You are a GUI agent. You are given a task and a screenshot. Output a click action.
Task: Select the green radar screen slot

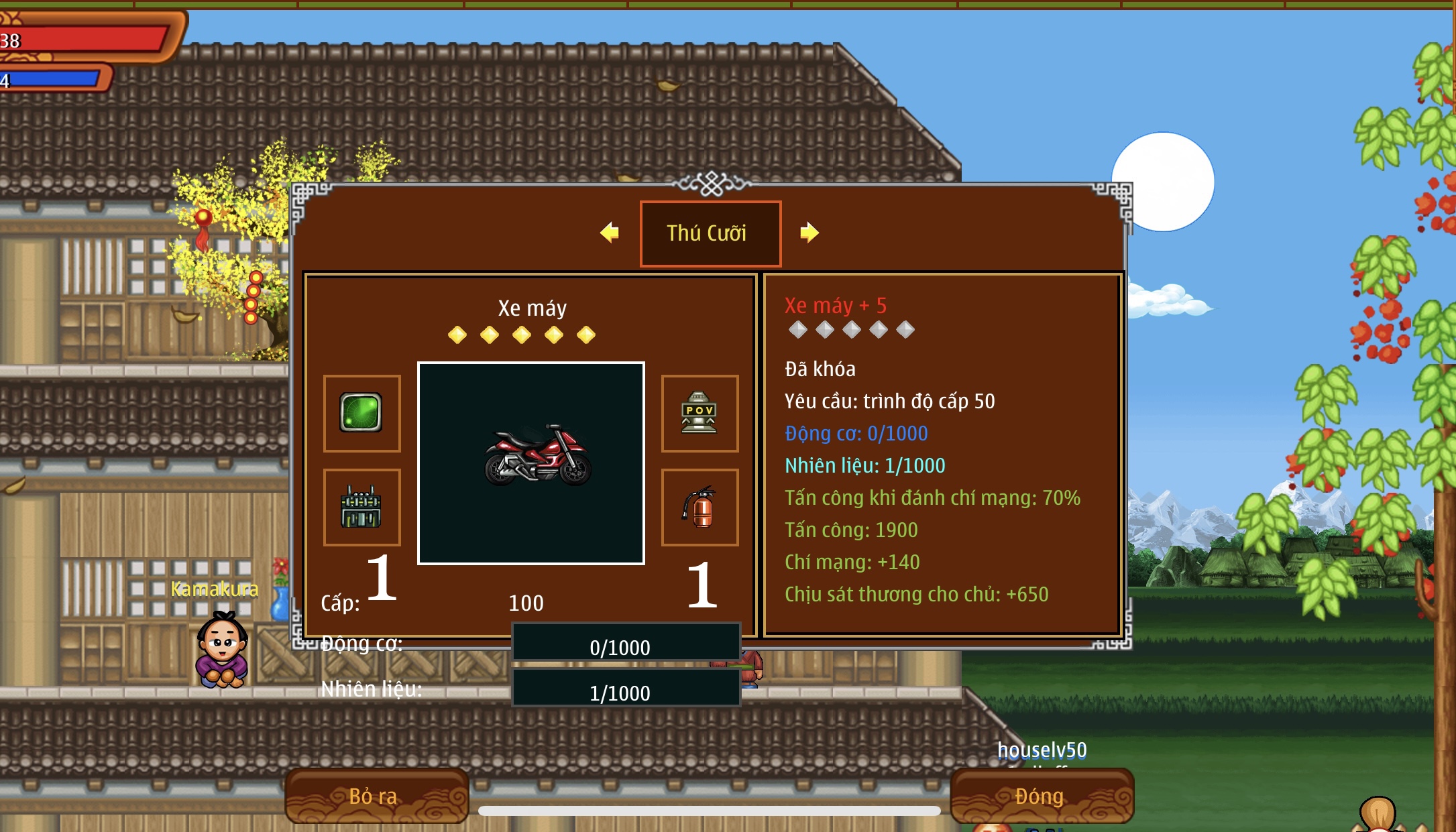361,413
